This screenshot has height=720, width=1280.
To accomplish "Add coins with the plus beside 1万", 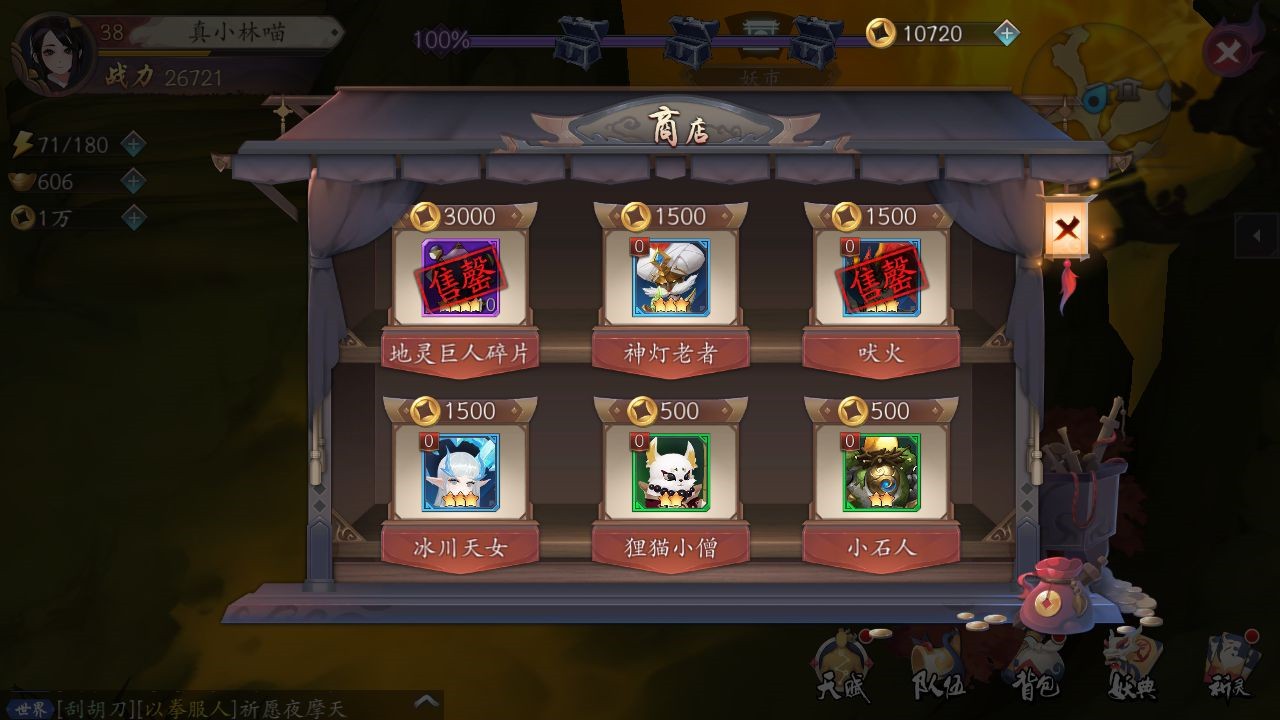I will [x=133, y=217].
